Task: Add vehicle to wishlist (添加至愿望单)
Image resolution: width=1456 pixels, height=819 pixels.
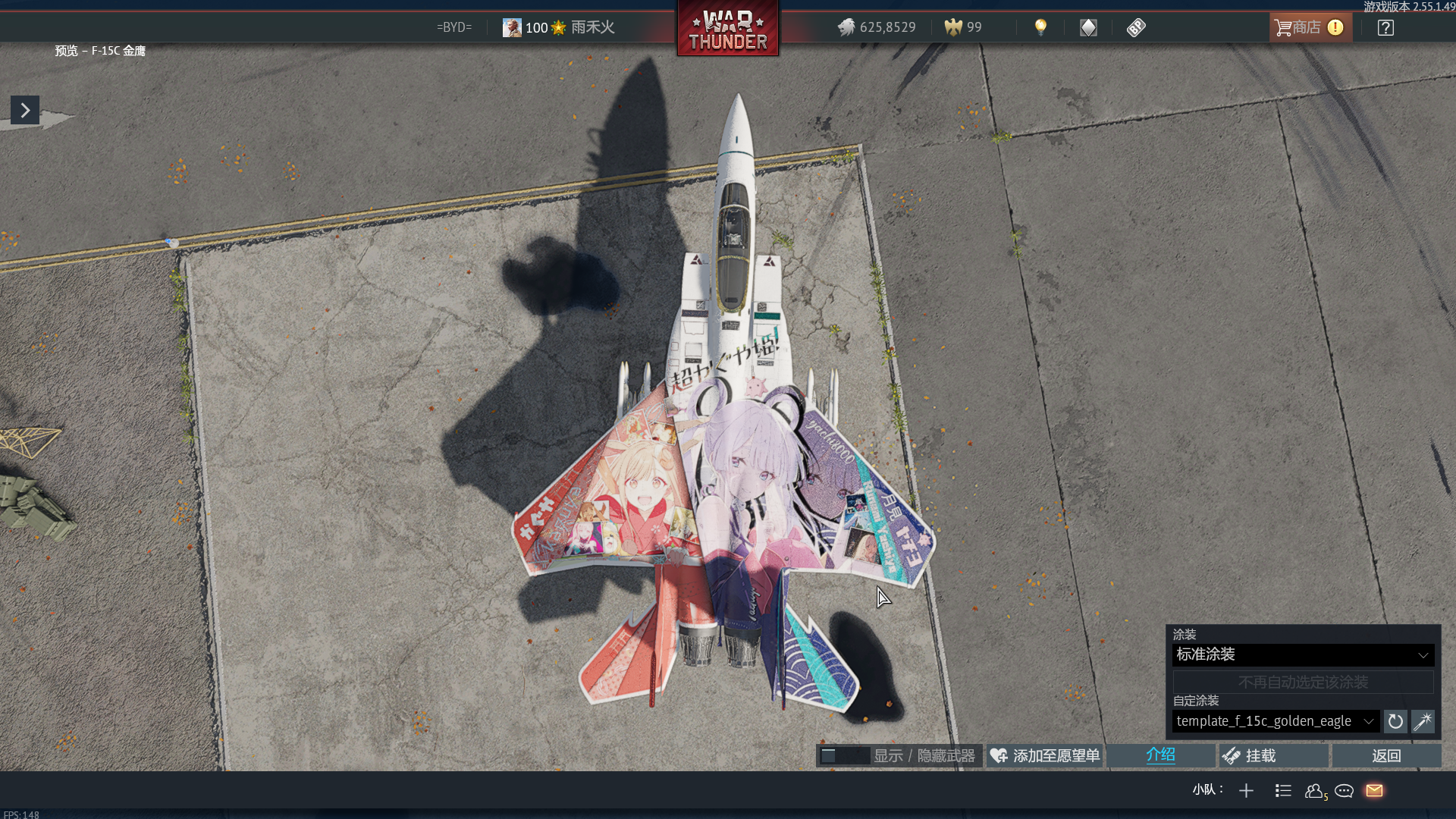Action: click(1045, 756)
